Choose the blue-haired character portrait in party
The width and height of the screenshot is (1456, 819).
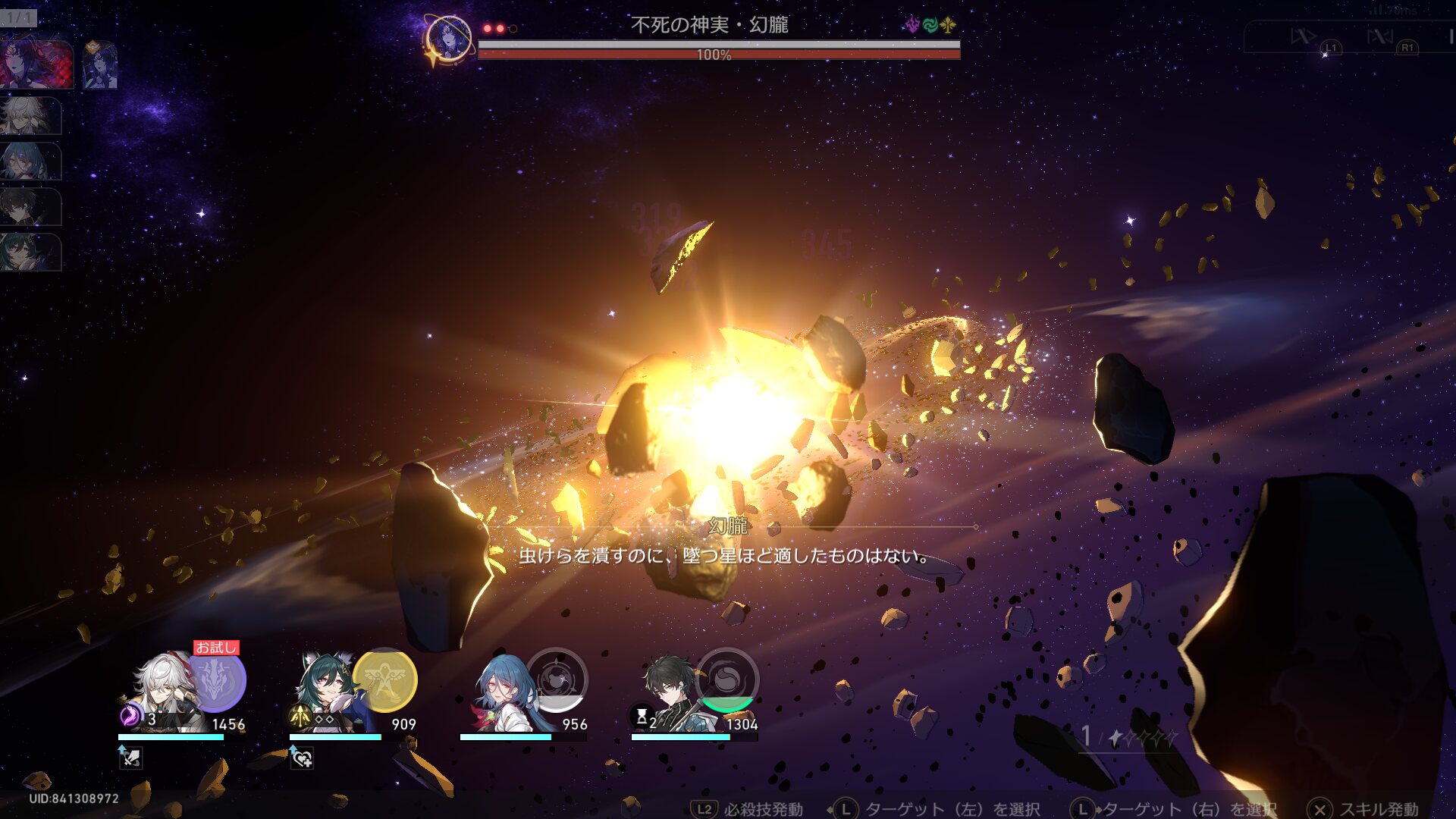tap(502, 692)
